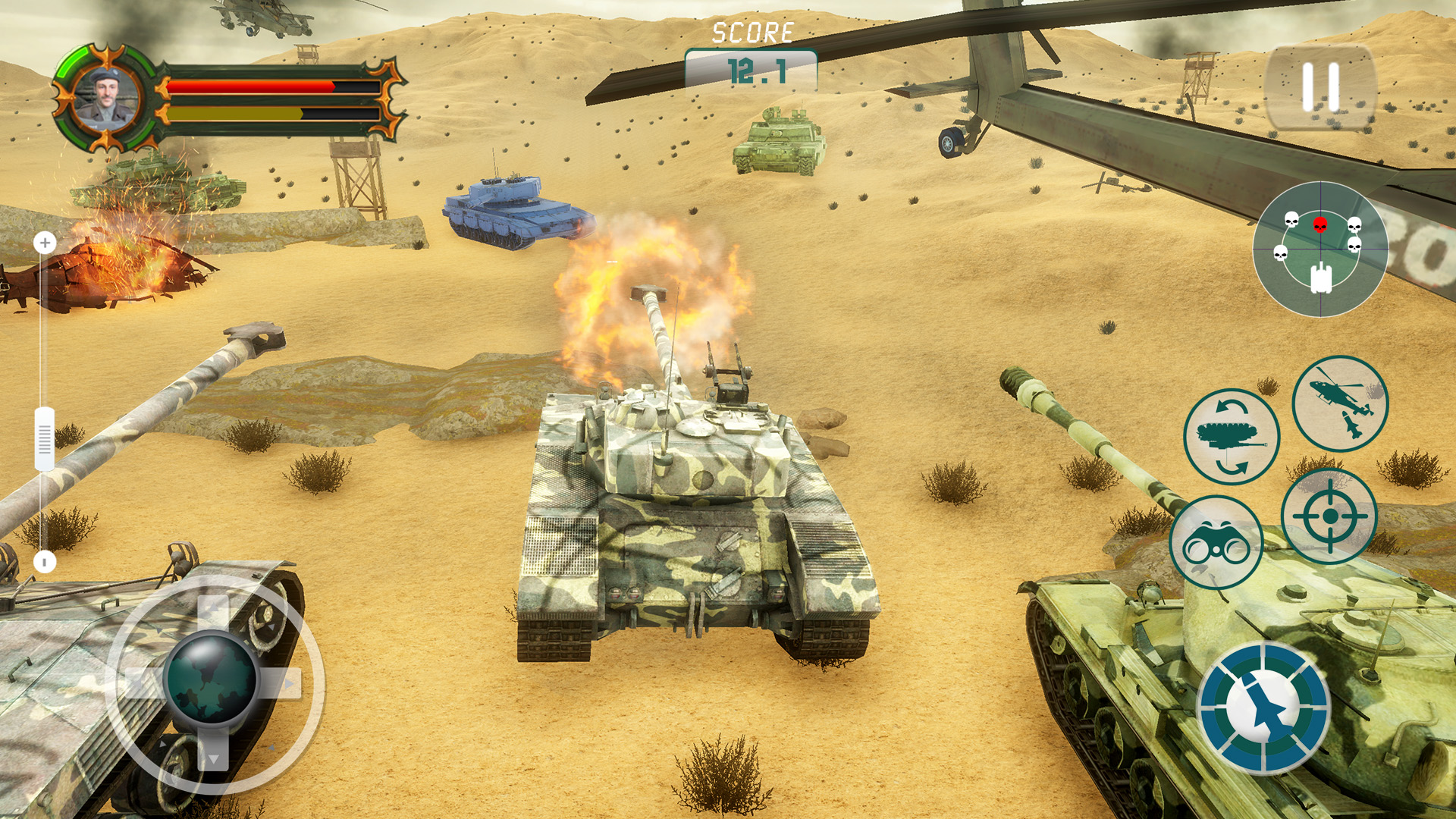Screen dimensions: 1456x819
Task: Tap the tank rotate/switch button
Action: (x=1232, y=437)
